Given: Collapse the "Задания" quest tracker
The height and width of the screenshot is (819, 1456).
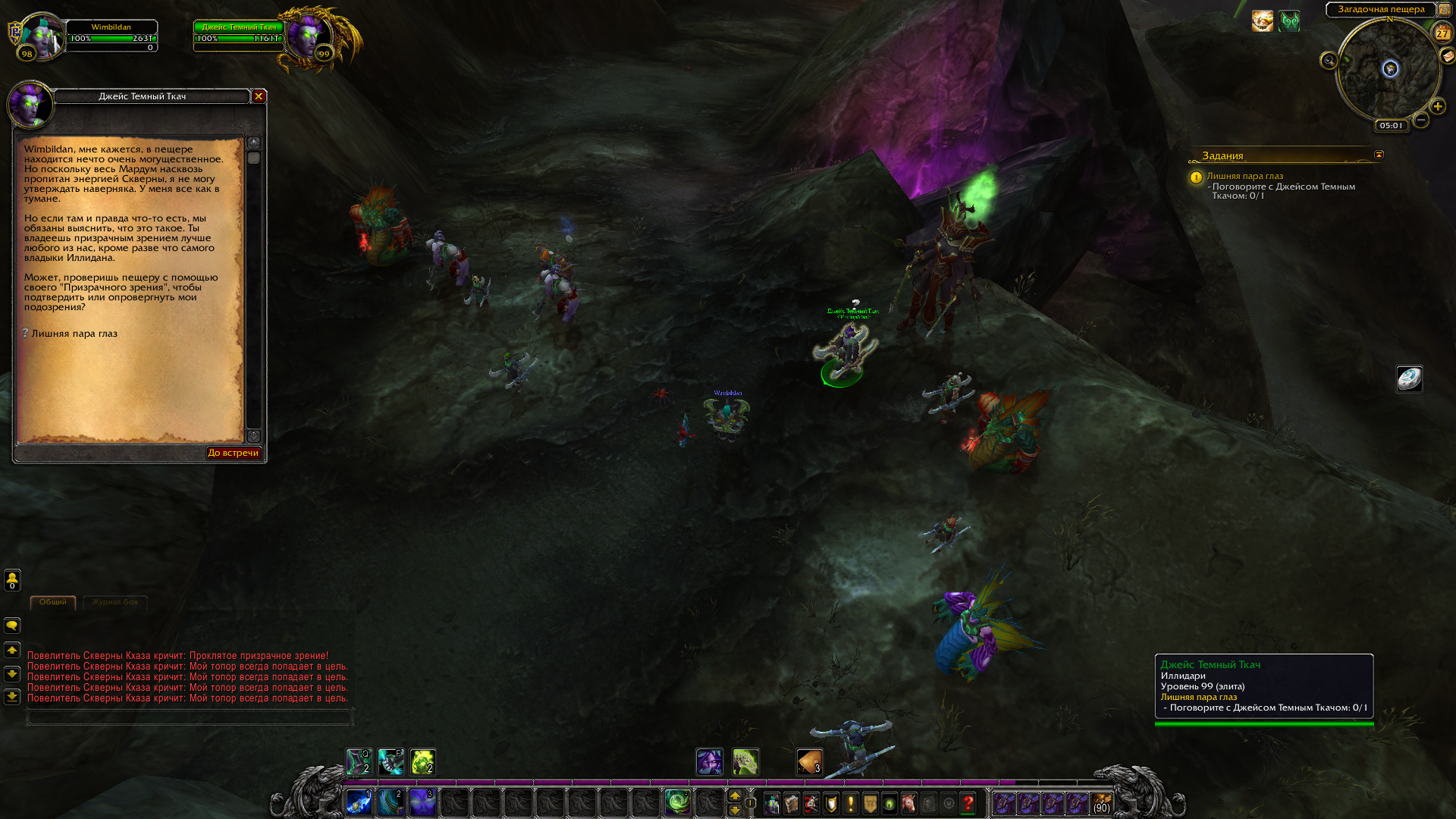Looking at the screenshot, I should tap(1379, 155).
